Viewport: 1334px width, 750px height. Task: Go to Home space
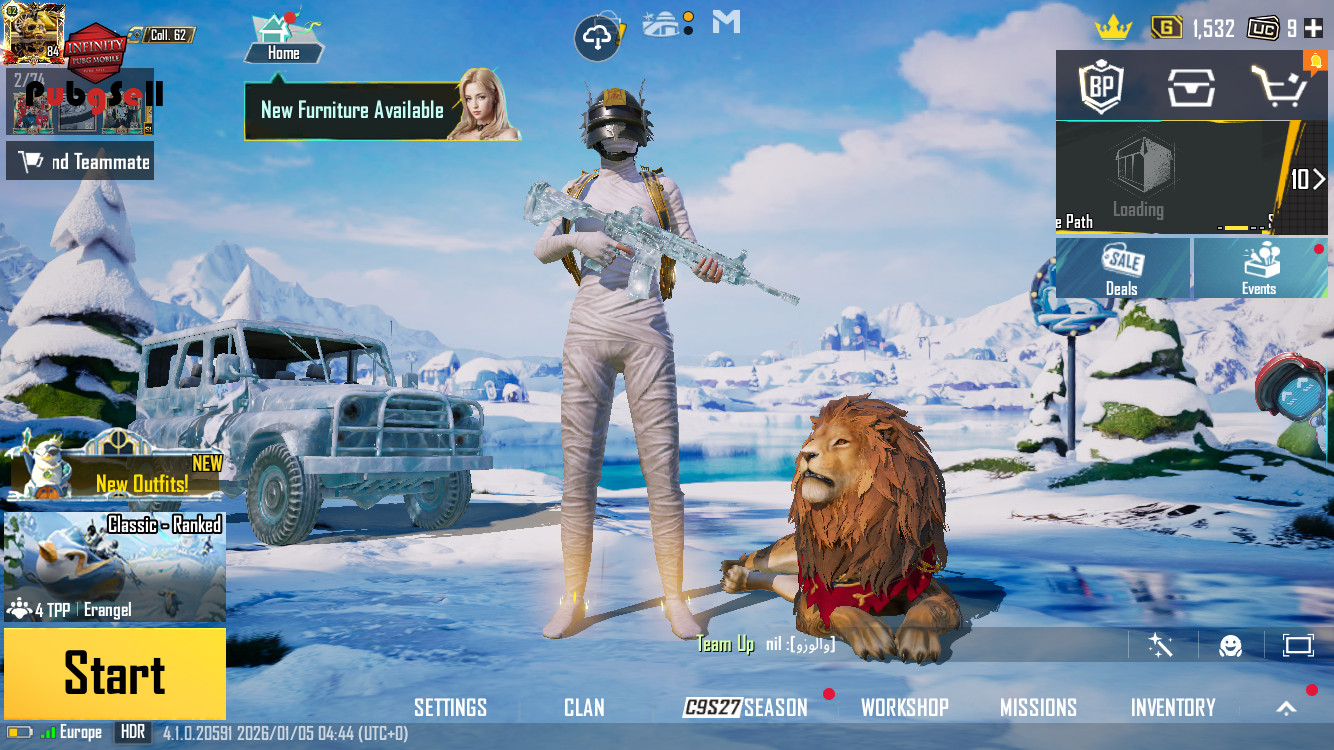[283, 40]
